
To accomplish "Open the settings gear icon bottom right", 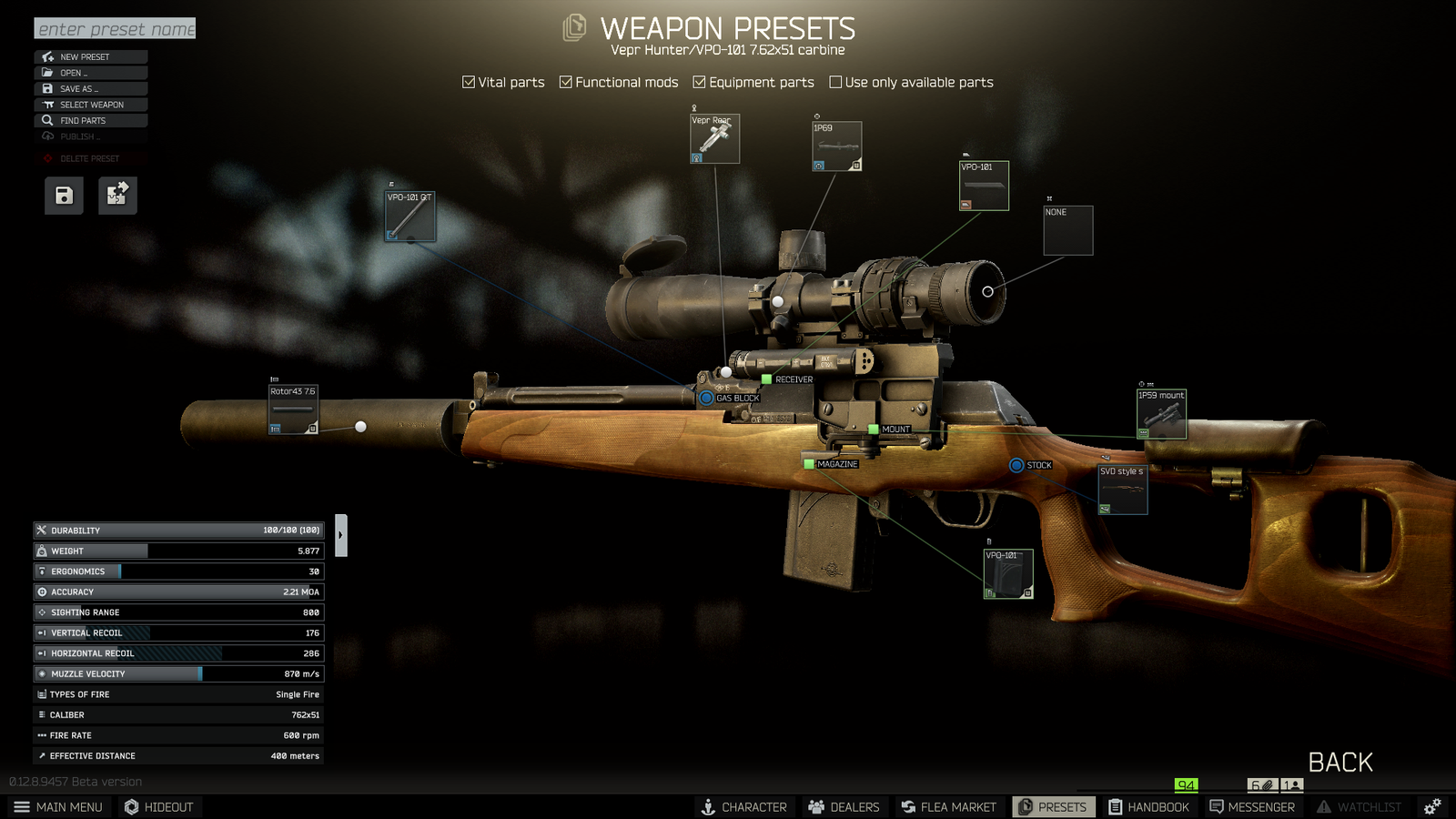I will (1431, 806).
